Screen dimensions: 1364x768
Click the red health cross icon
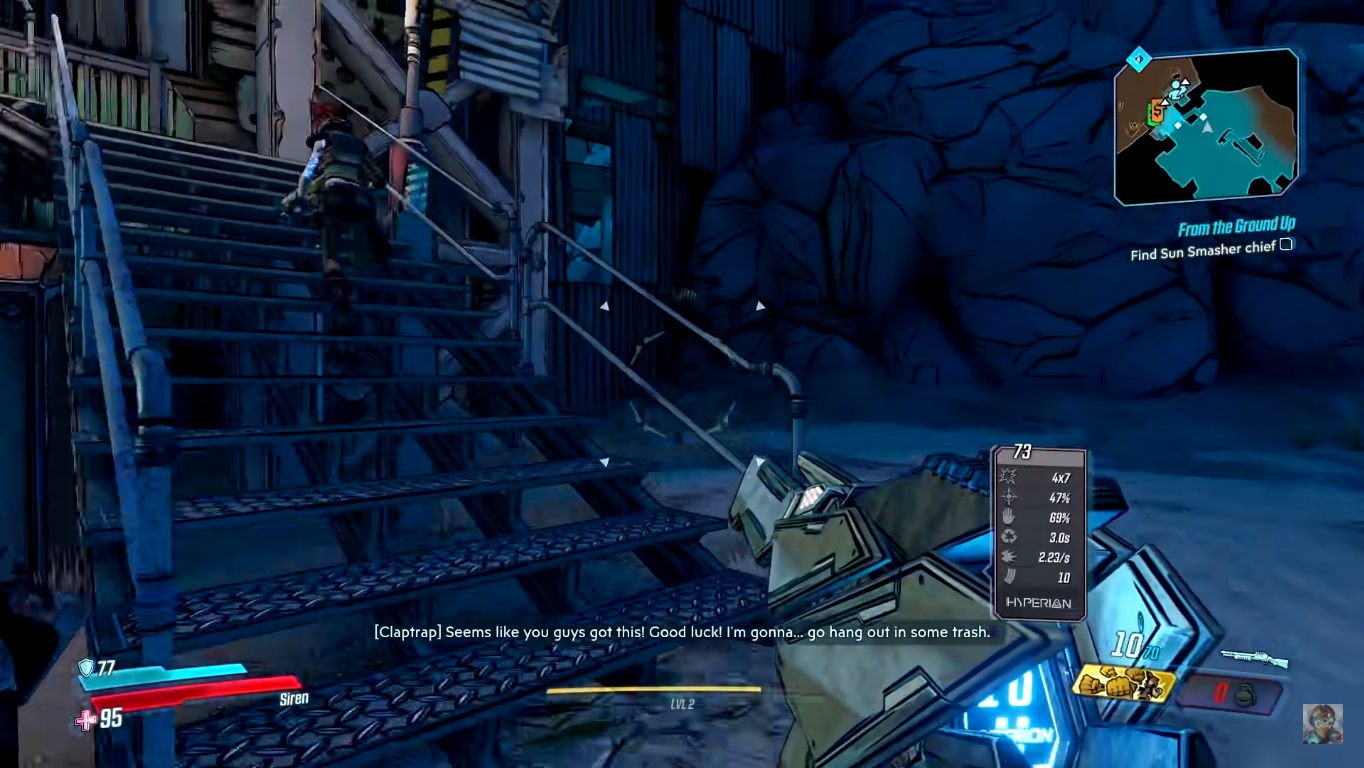coord(87,719)
